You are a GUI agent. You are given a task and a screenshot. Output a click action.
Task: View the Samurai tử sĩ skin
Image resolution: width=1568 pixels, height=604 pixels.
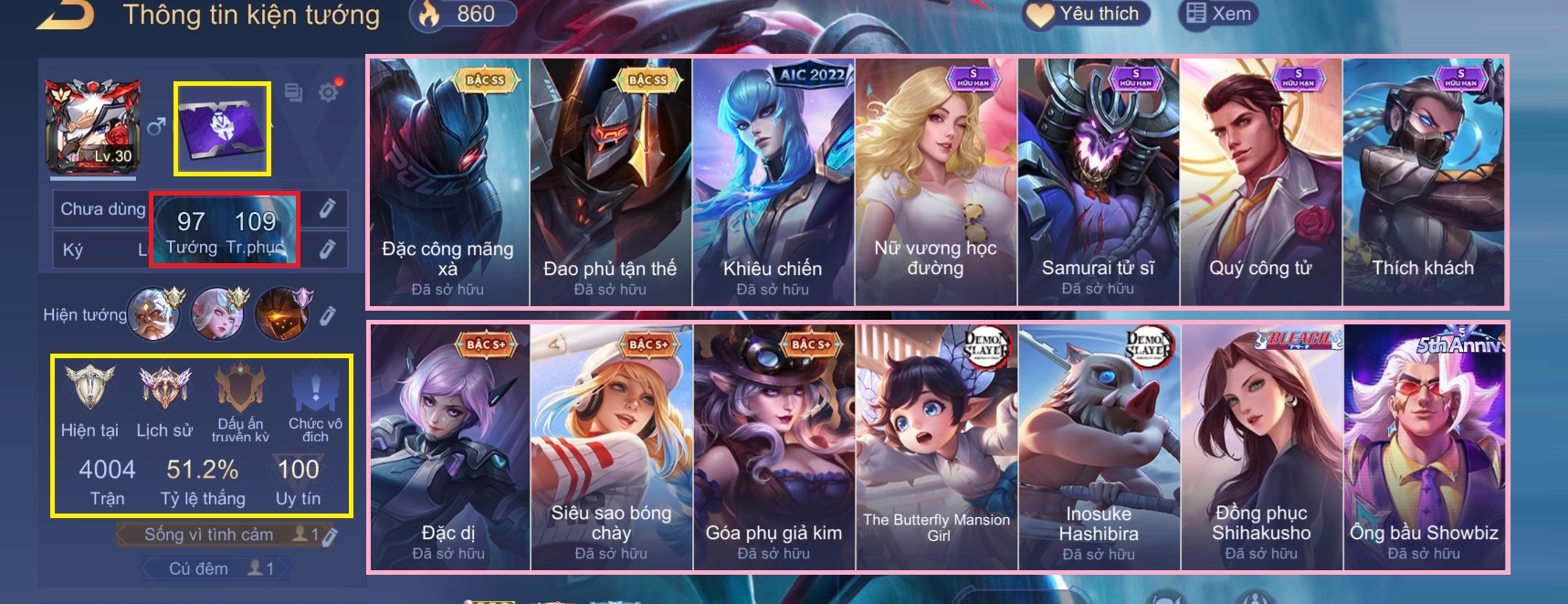1098,182
